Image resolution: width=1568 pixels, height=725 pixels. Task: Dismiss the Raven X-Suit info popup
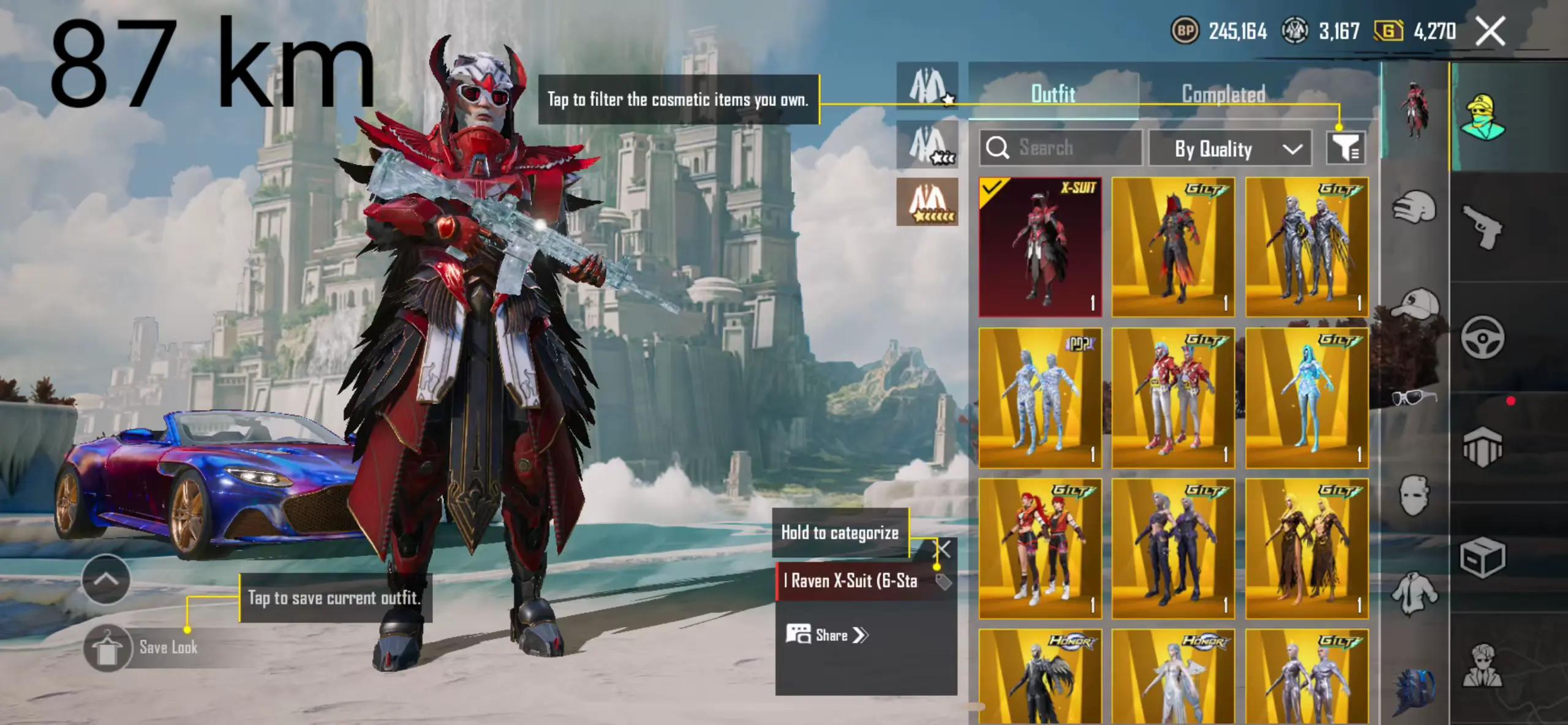tap(943, 549)
